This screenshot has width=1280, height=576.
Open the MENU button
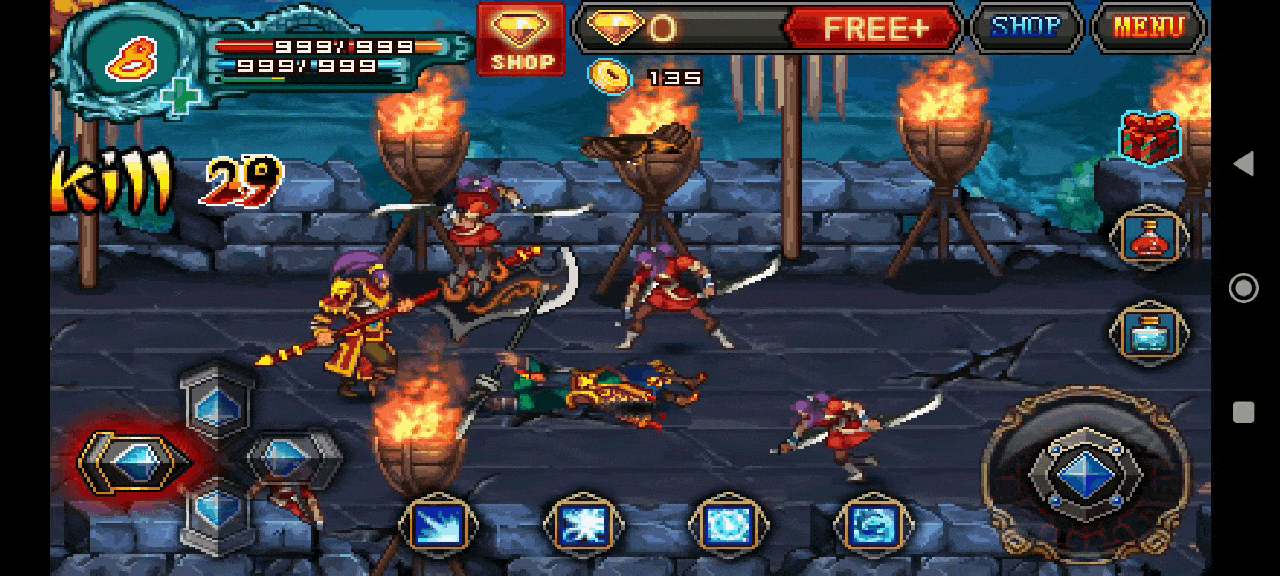coord(1148,27)
